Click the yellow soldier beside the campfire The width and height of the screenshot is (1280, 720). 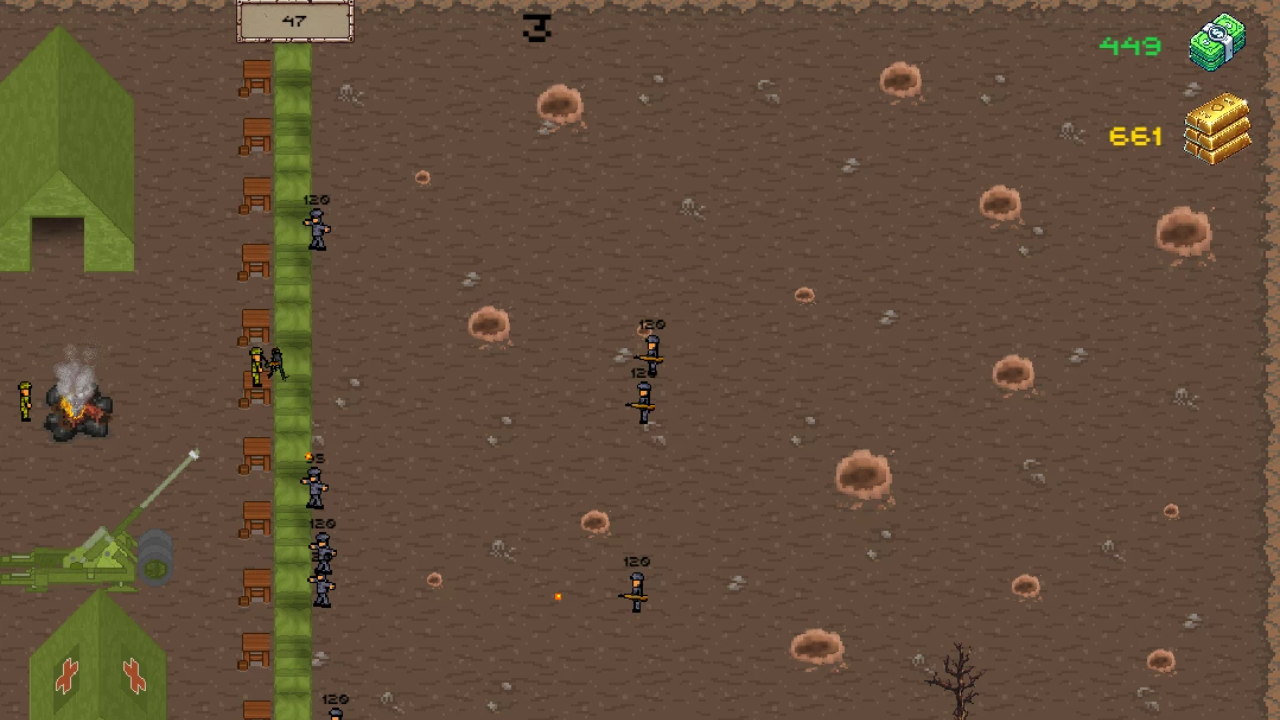(25, 400)
